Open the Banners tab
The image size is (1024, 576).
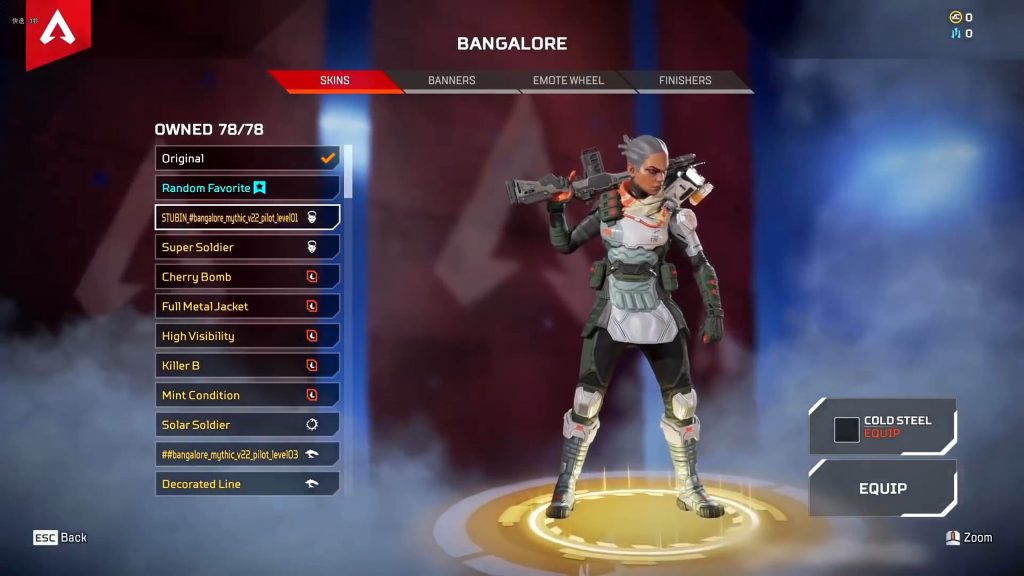(451, 81)
